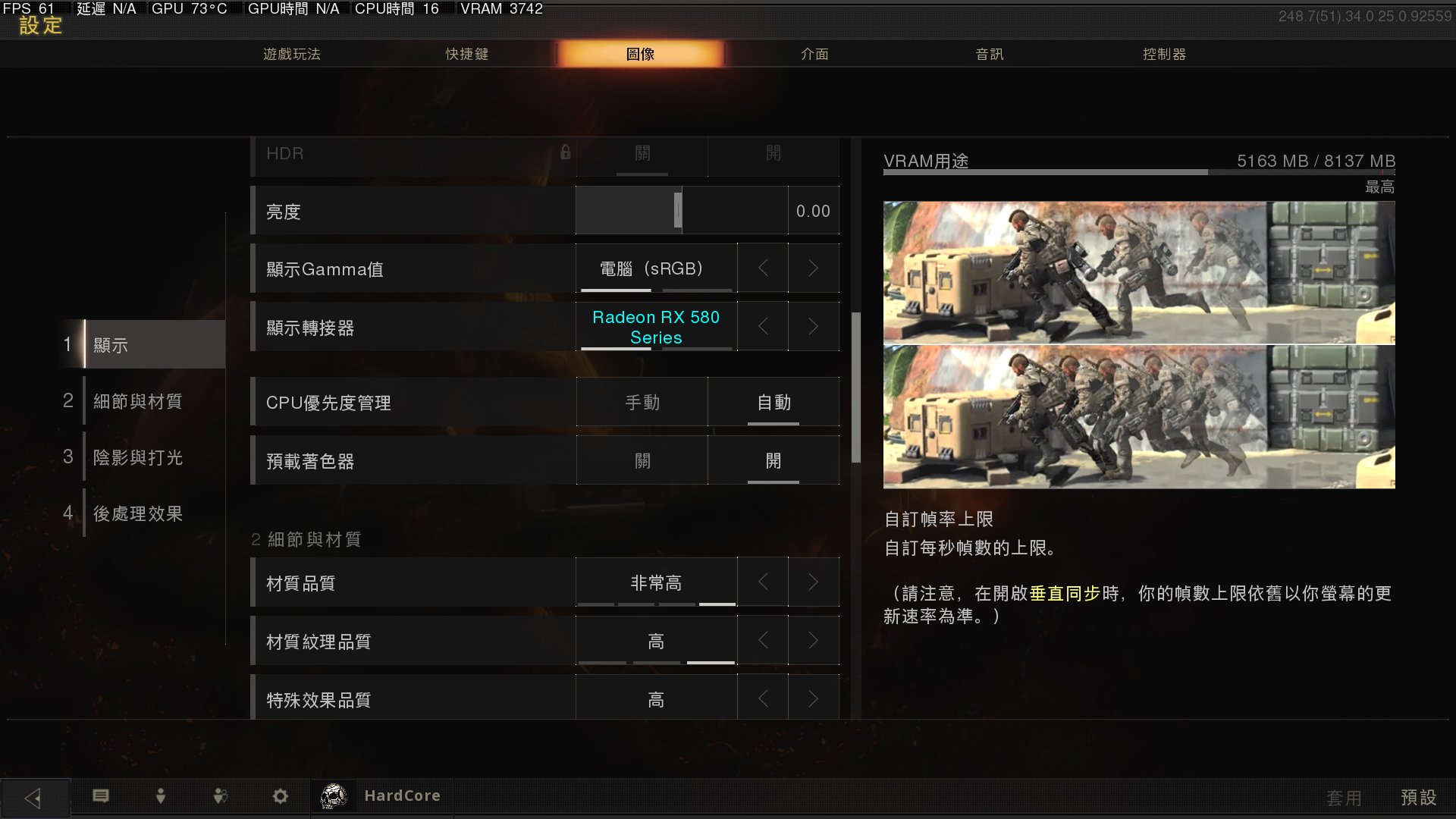Open the chat messages icon on bottom bar

[x=101, y=796]
